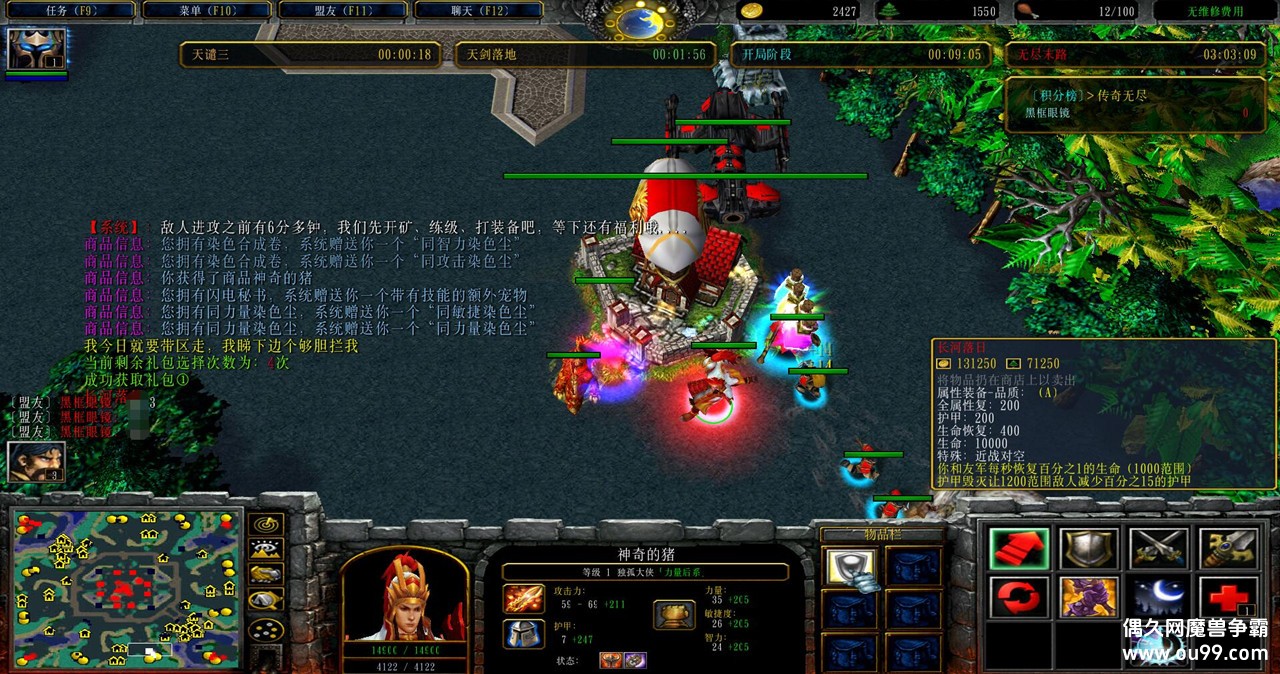
Task: Use the golden-hilted sword command
Action: (1228, 549)
